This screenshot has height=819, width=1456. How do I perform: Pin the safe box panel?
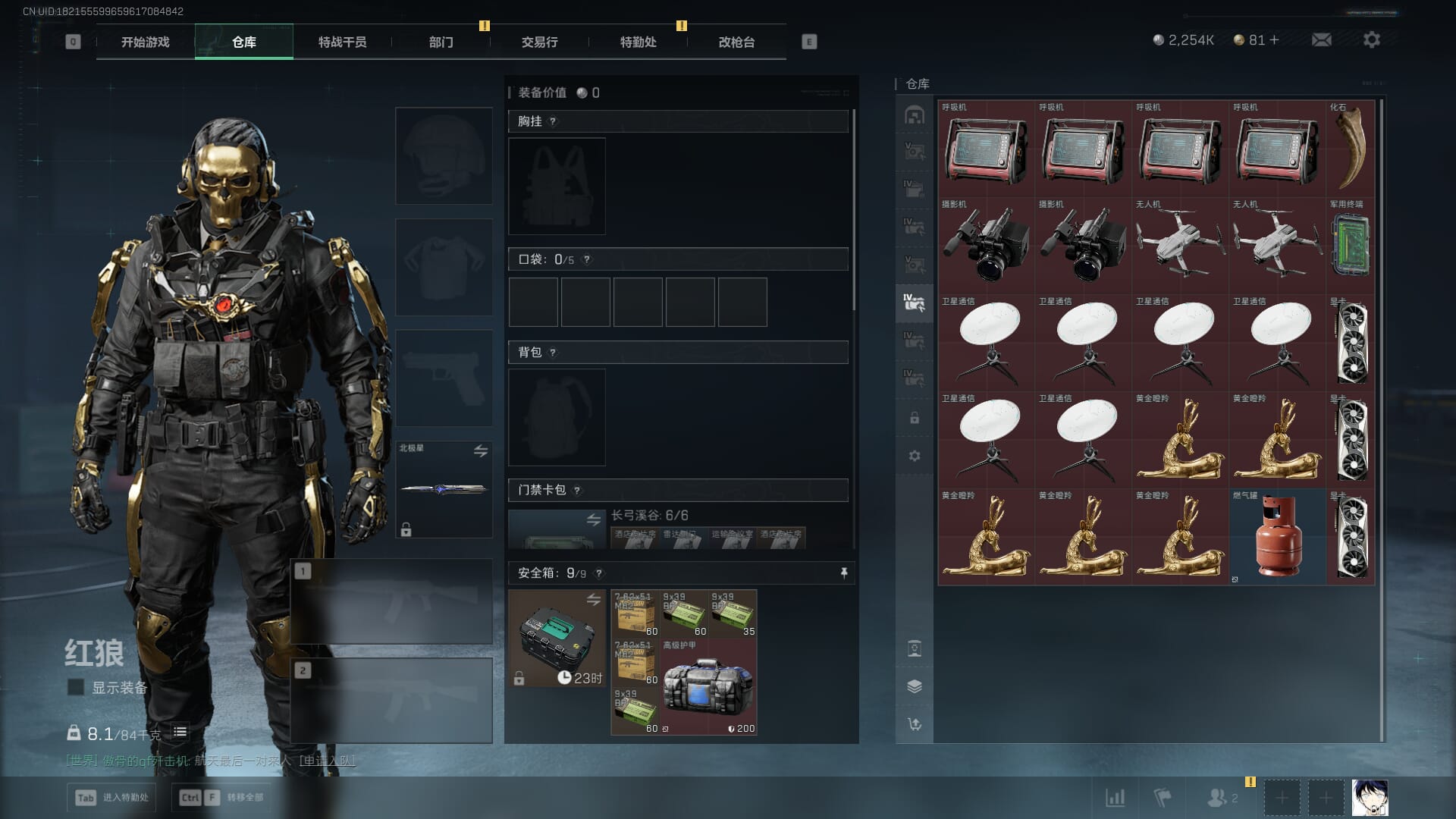[843, 573]
